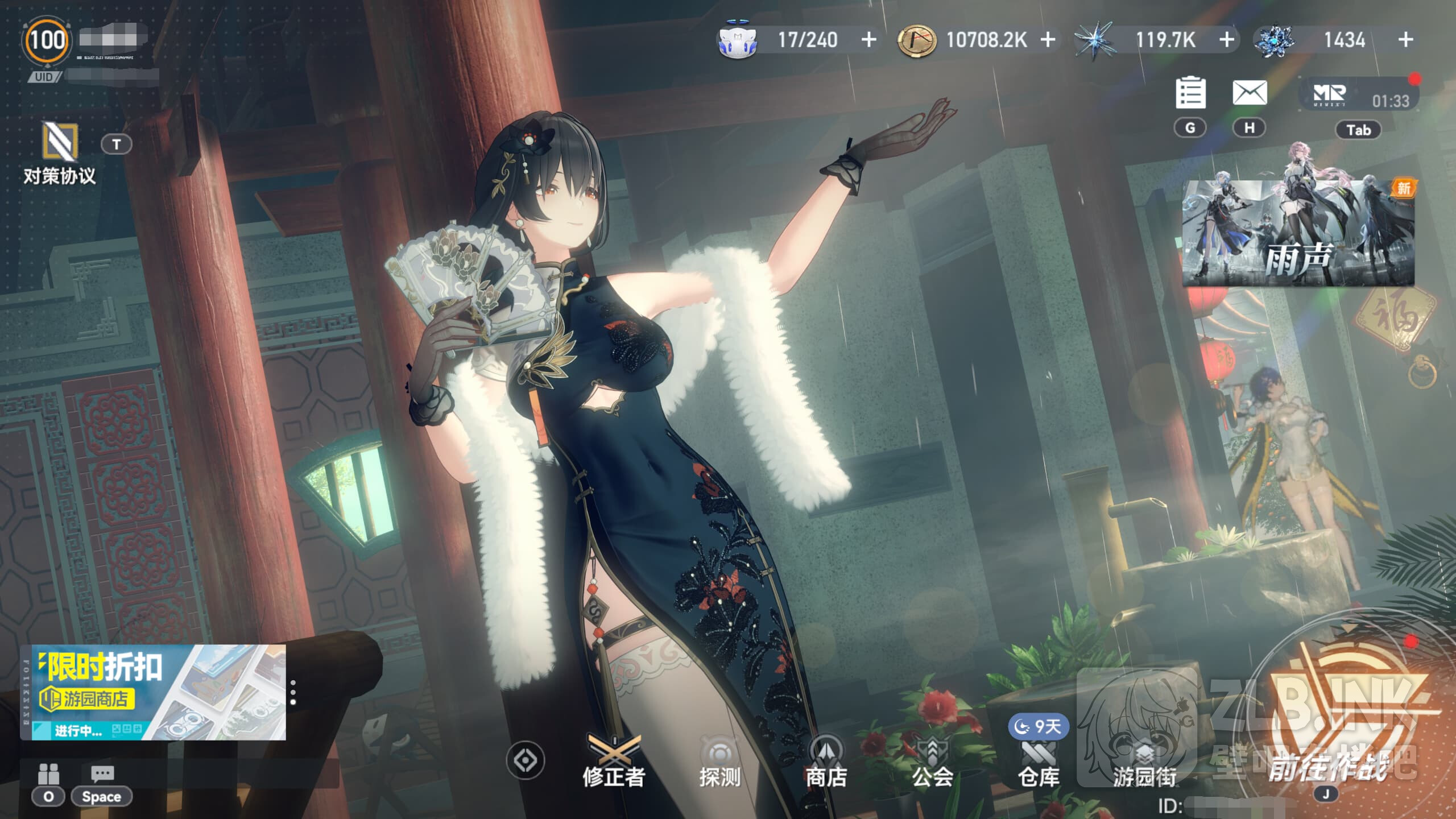This screenshot has width=1456, height=819.
Task: Go to the 游园街 area
Action: point(1144,761)
